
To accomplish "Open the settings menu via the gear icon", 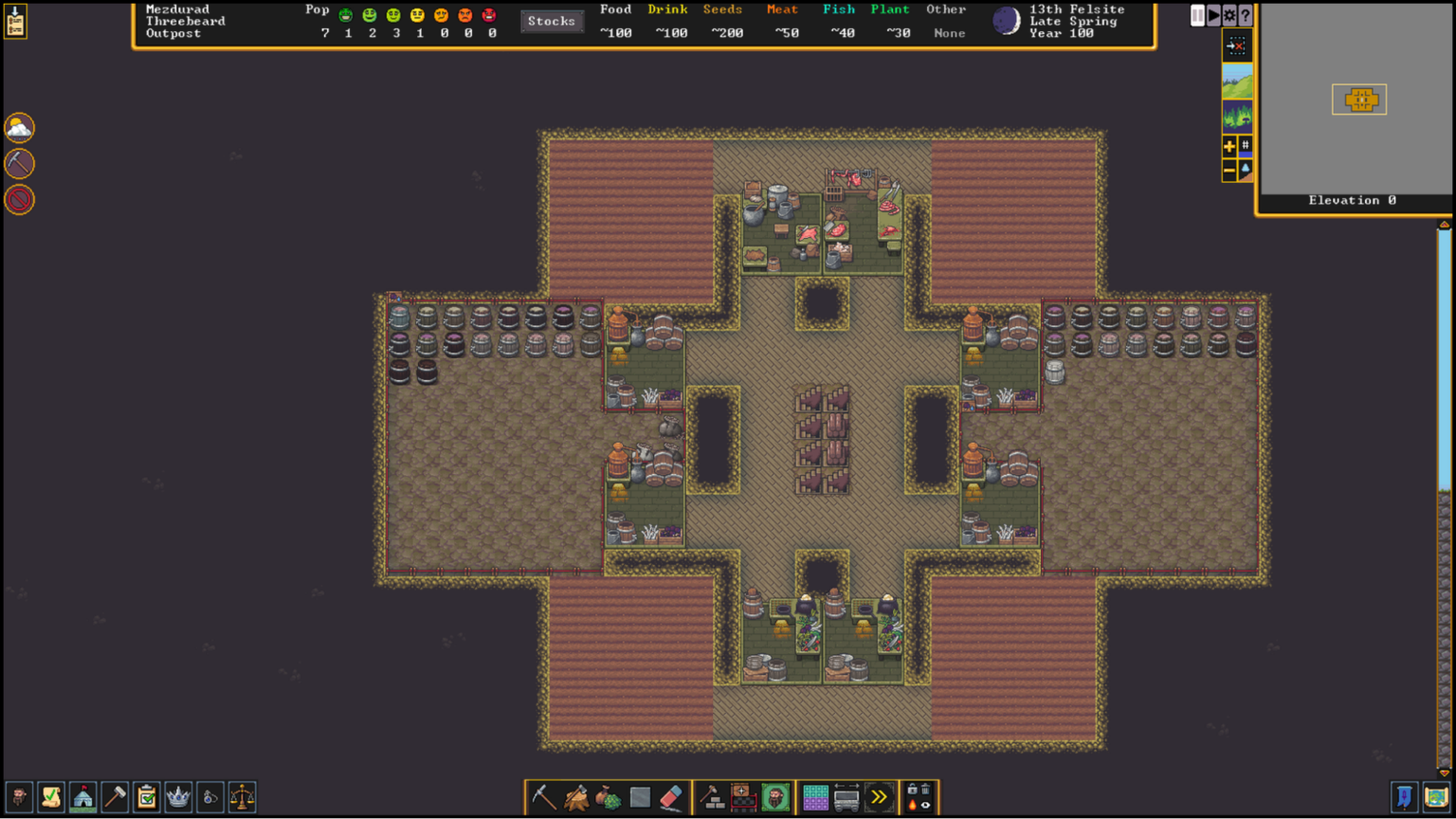I will [x=1229, y=15].
